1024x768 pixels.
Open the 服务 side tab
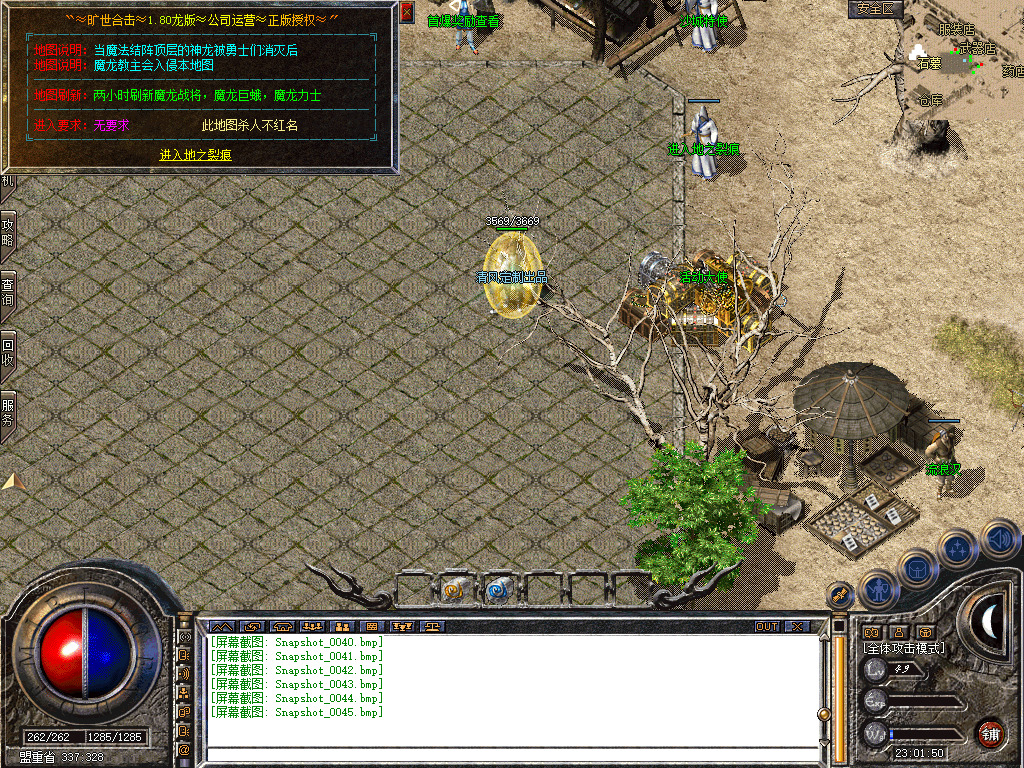[8, 411]
